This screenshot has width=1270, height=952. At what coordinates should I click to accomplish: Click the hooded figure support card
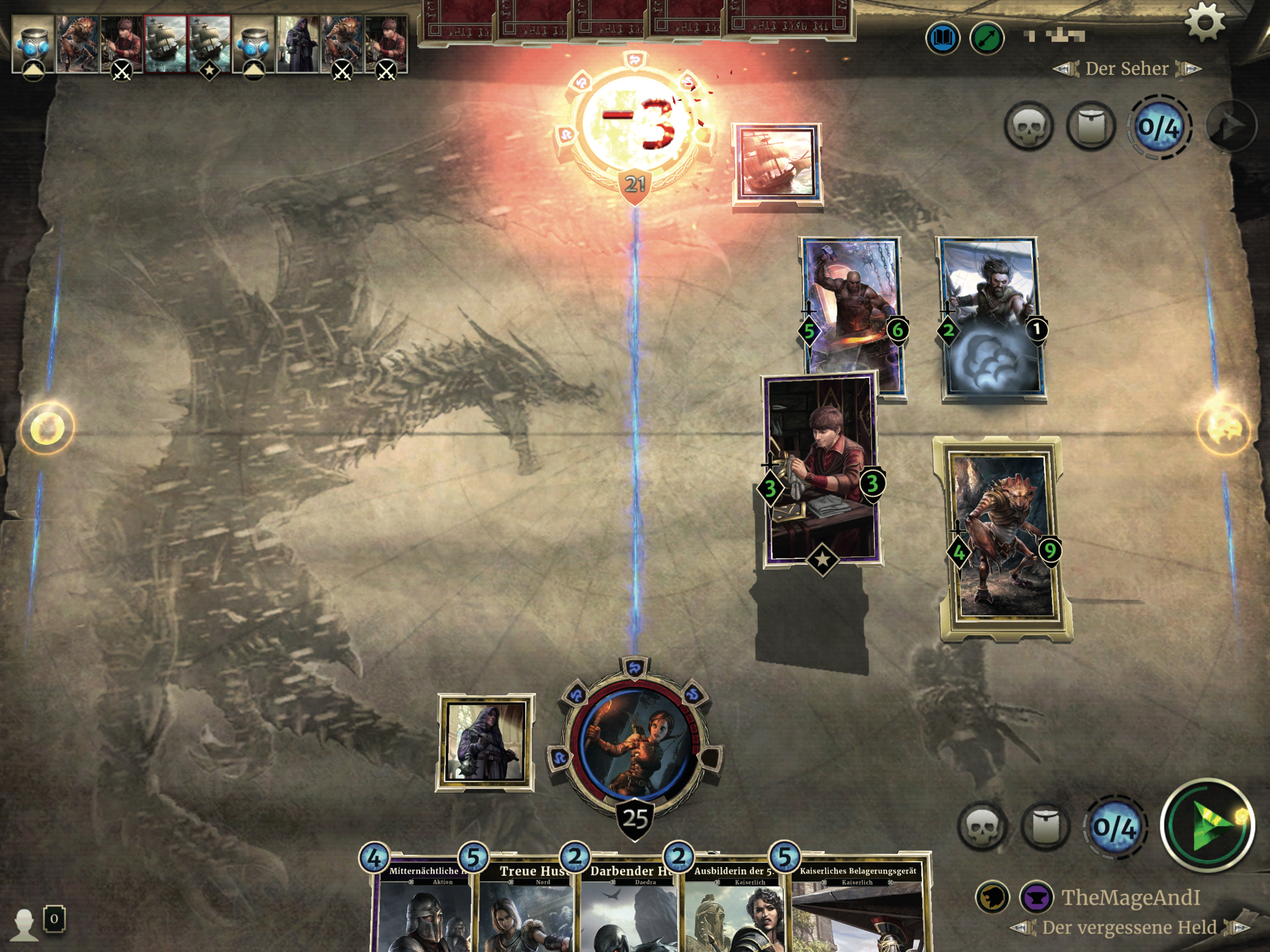[x=485, y=742]
